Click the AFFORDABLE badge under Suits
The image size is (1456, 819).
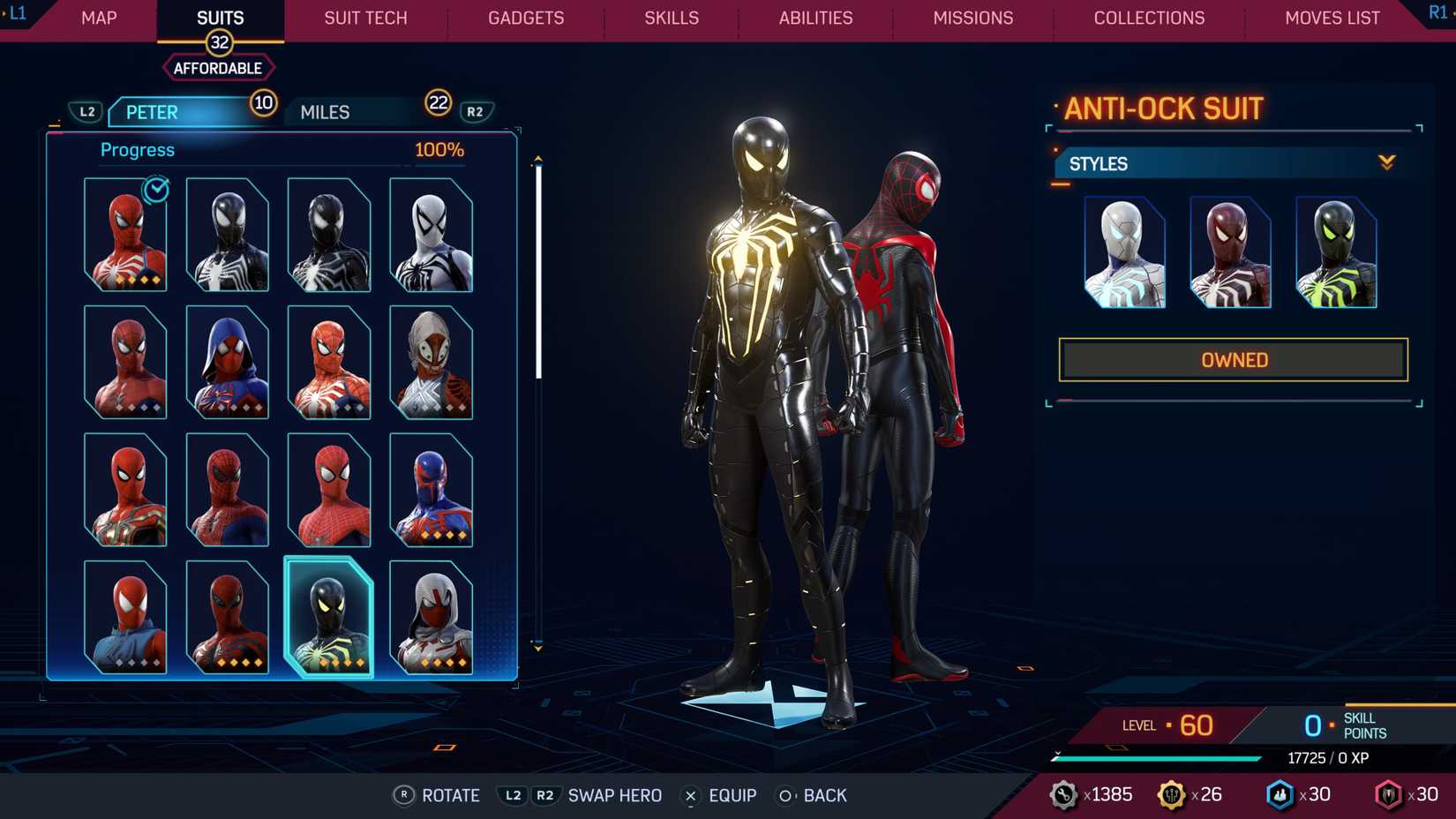(x=218, y=67)
